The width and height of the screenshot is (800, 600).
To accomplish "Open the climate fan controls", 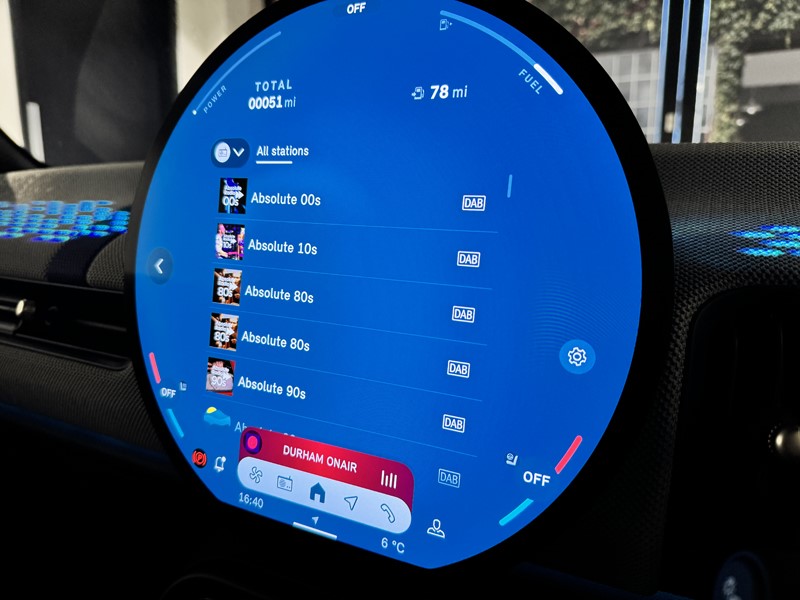I will coord(255,476).
